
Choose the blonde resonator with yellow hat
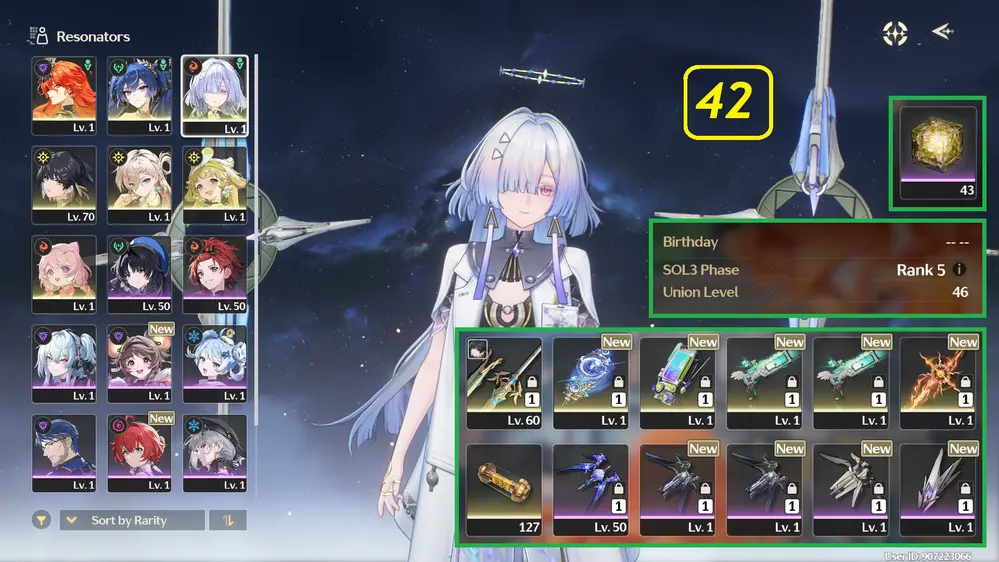coord(215,185)
